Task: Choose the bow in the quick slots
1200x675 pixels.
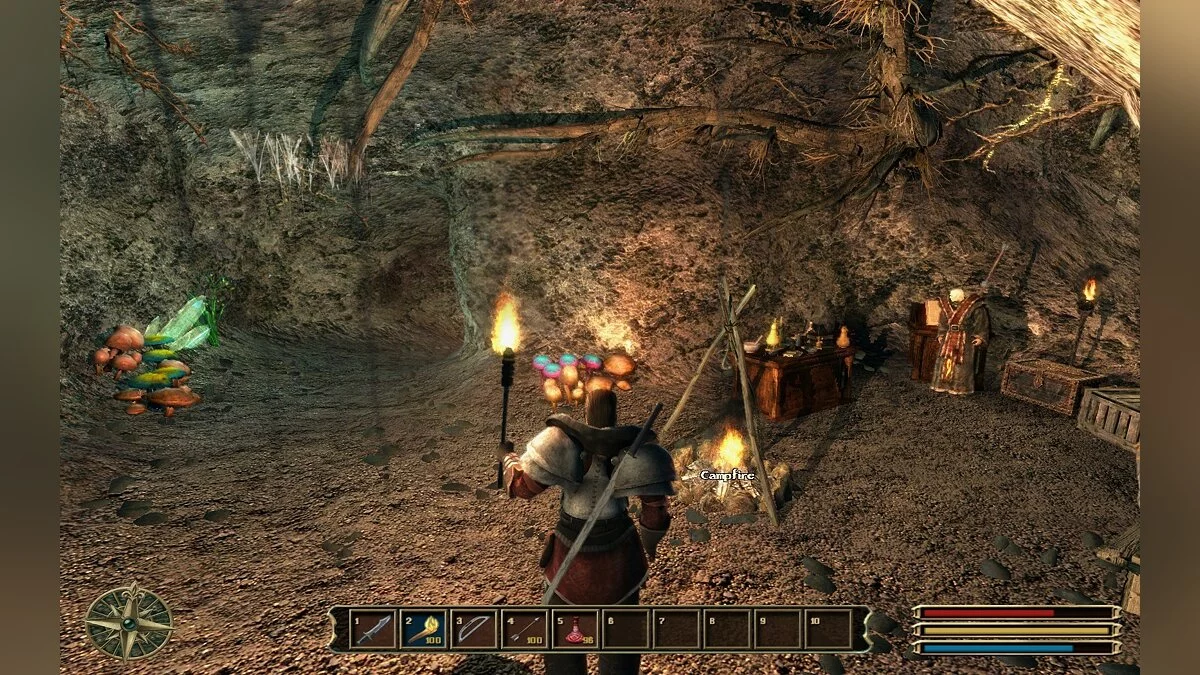Action: 474,630
